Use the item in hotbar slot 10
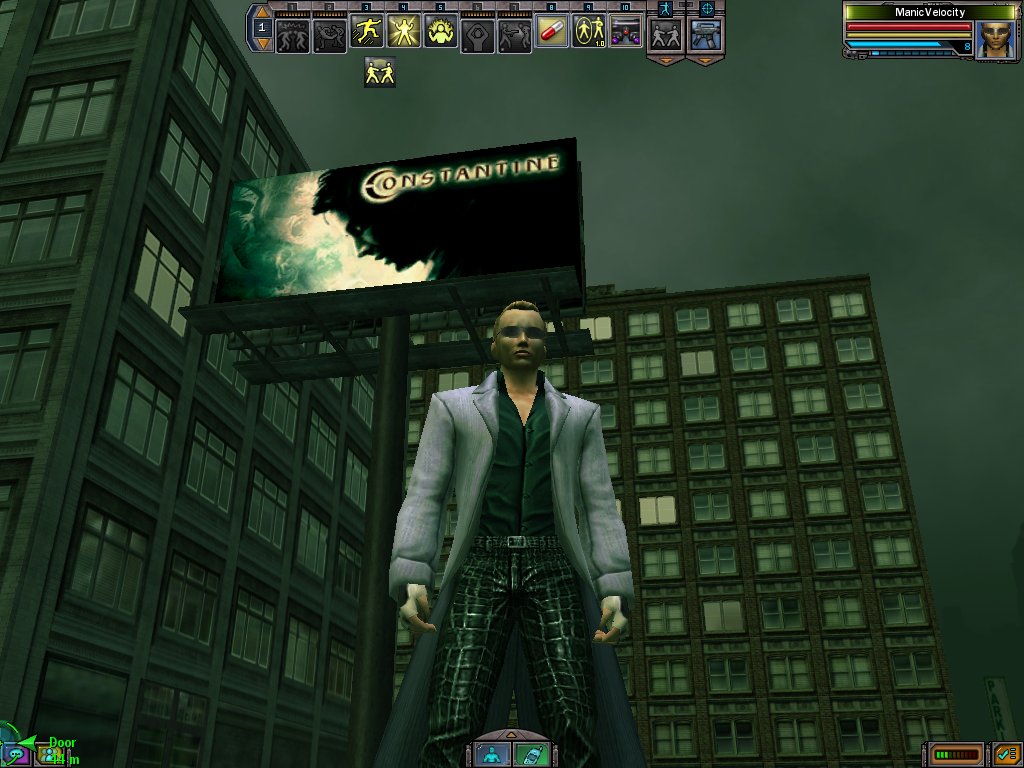The height and width of the screenshot is (768, 1024). pyautogui.click(x=626, y=35)
